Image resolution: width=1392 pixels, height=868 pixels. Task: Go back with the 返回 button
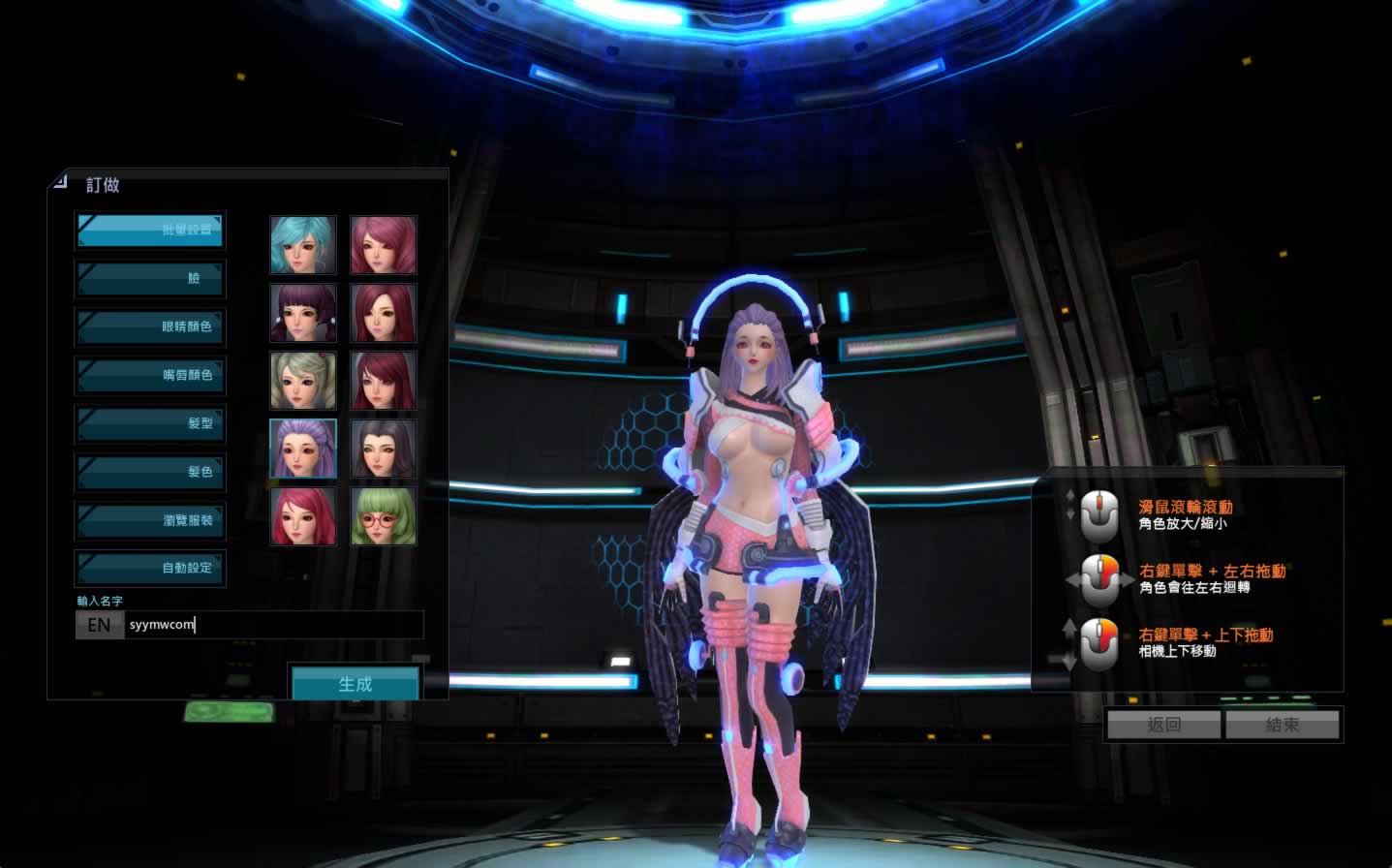coord(1164,725)
